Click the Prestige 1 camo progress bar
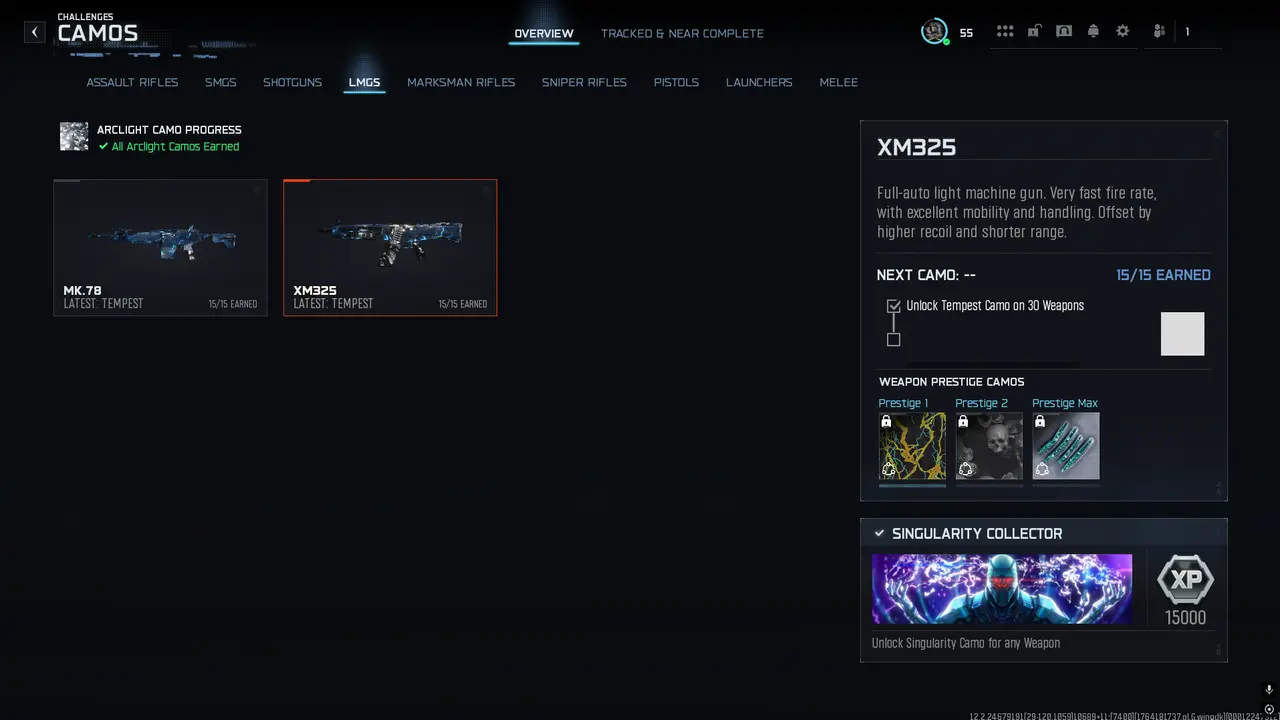Image resolution: width=1280 pixels, height=720 pixels. point(911,483)
